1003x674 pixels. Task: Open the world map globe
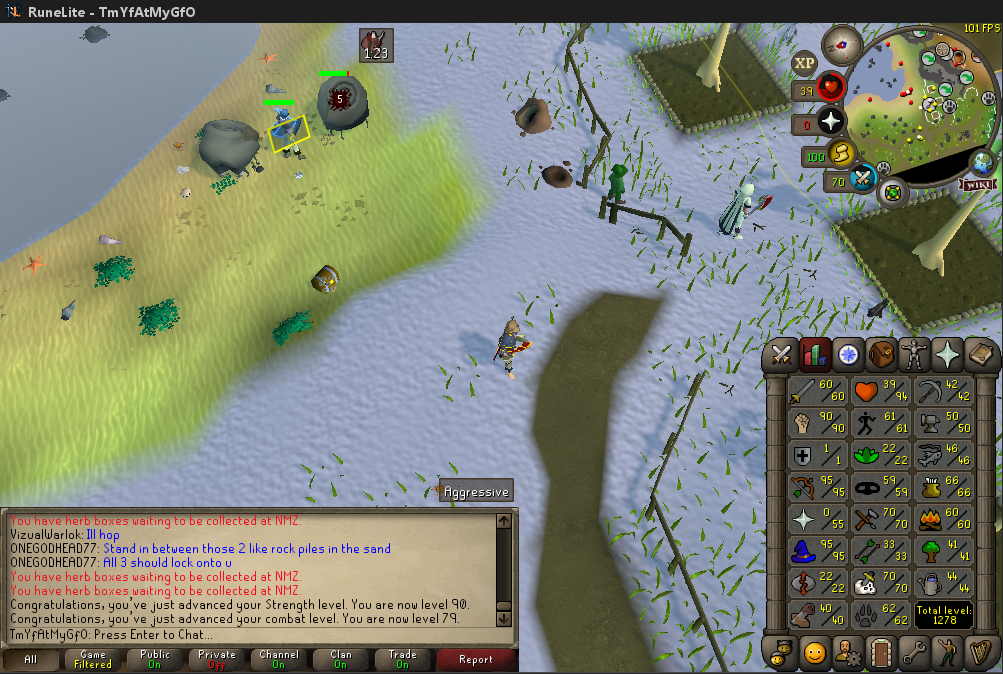click(984, 162)
